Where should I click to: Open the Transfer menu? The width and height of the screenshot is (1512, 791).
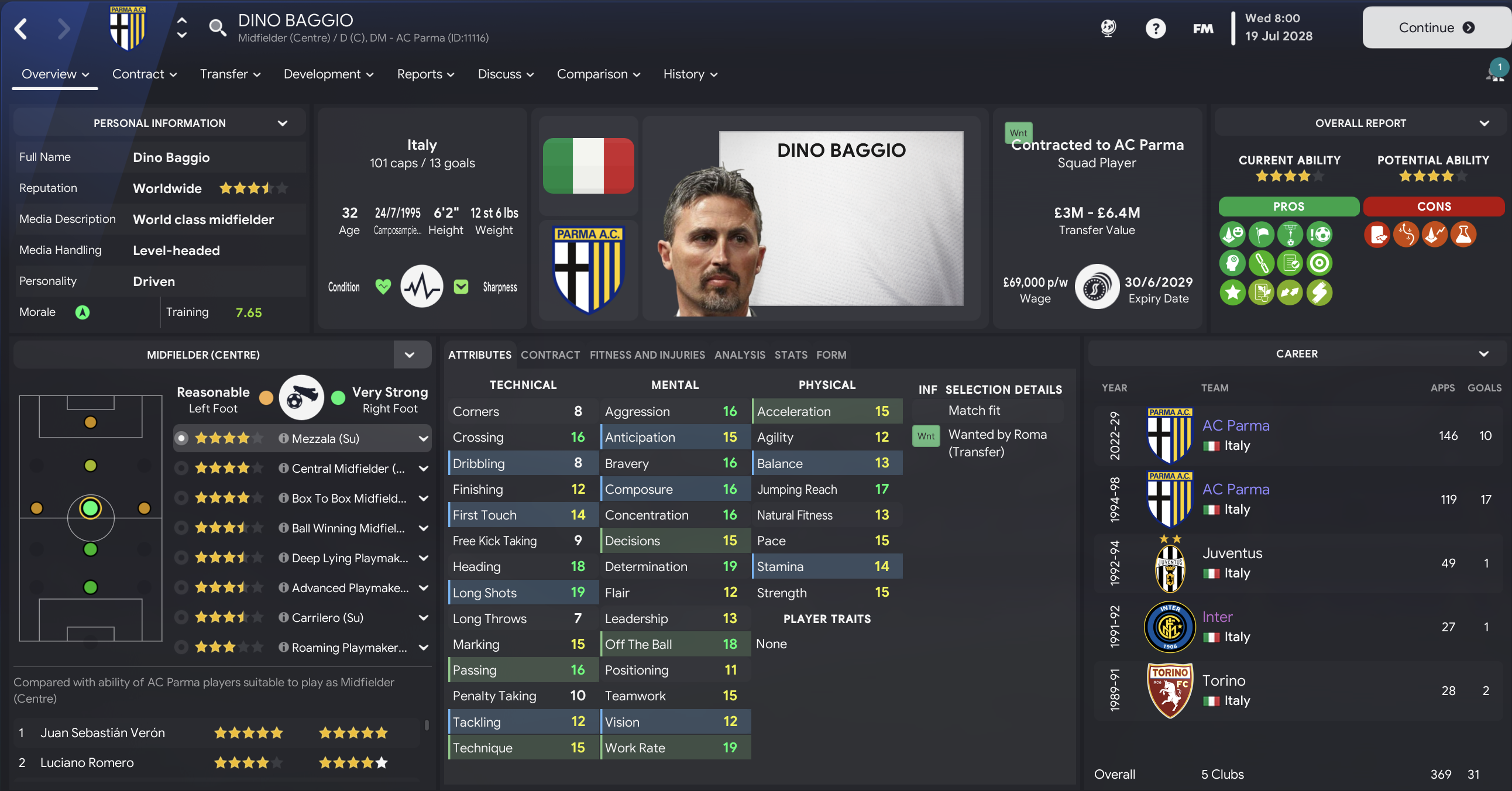click(x=230, y=74)
